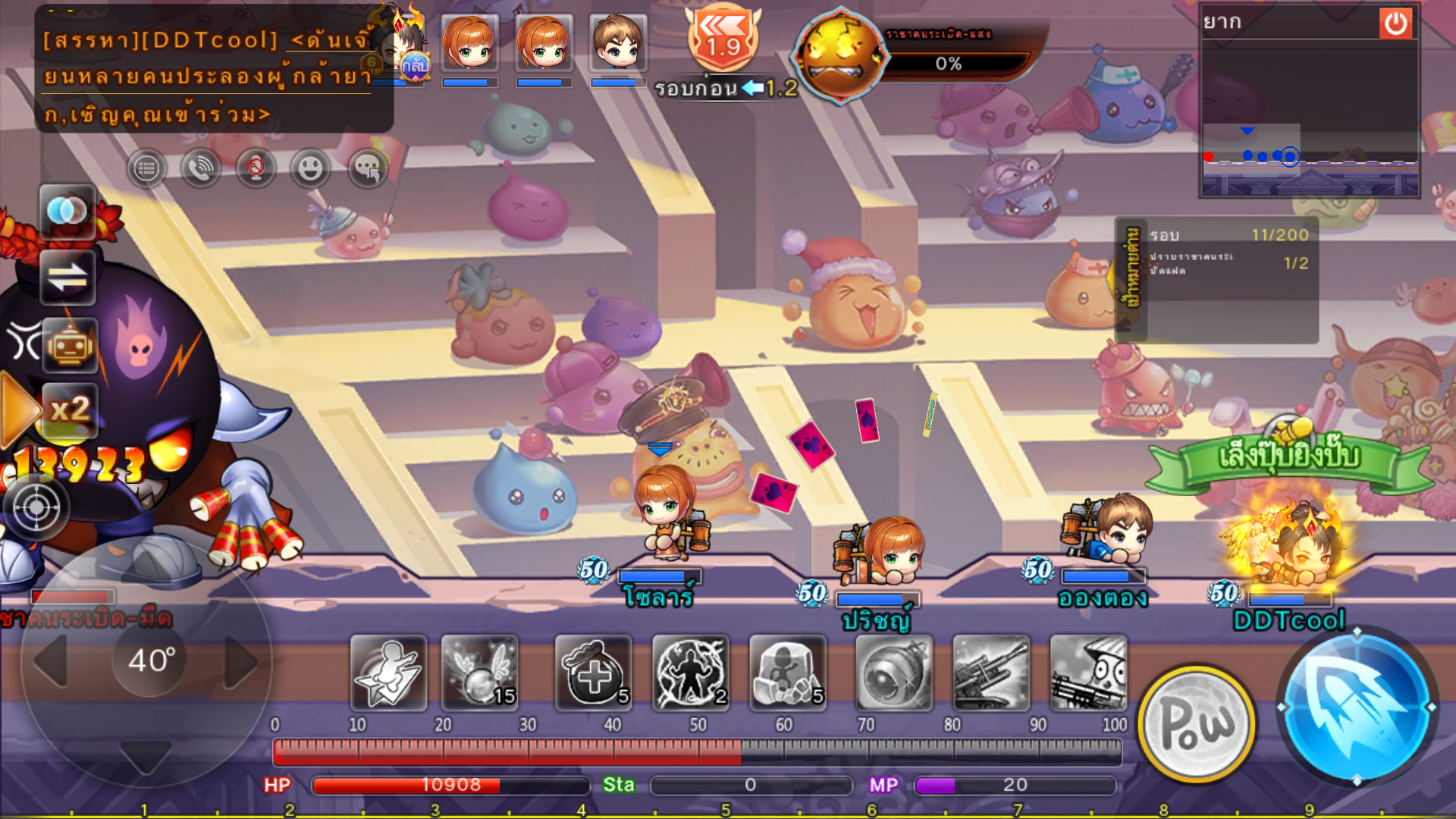Select the ice block freeze skill
Image resolution: width=1456 pixels, height=819 pixels.
pos(787,673)
